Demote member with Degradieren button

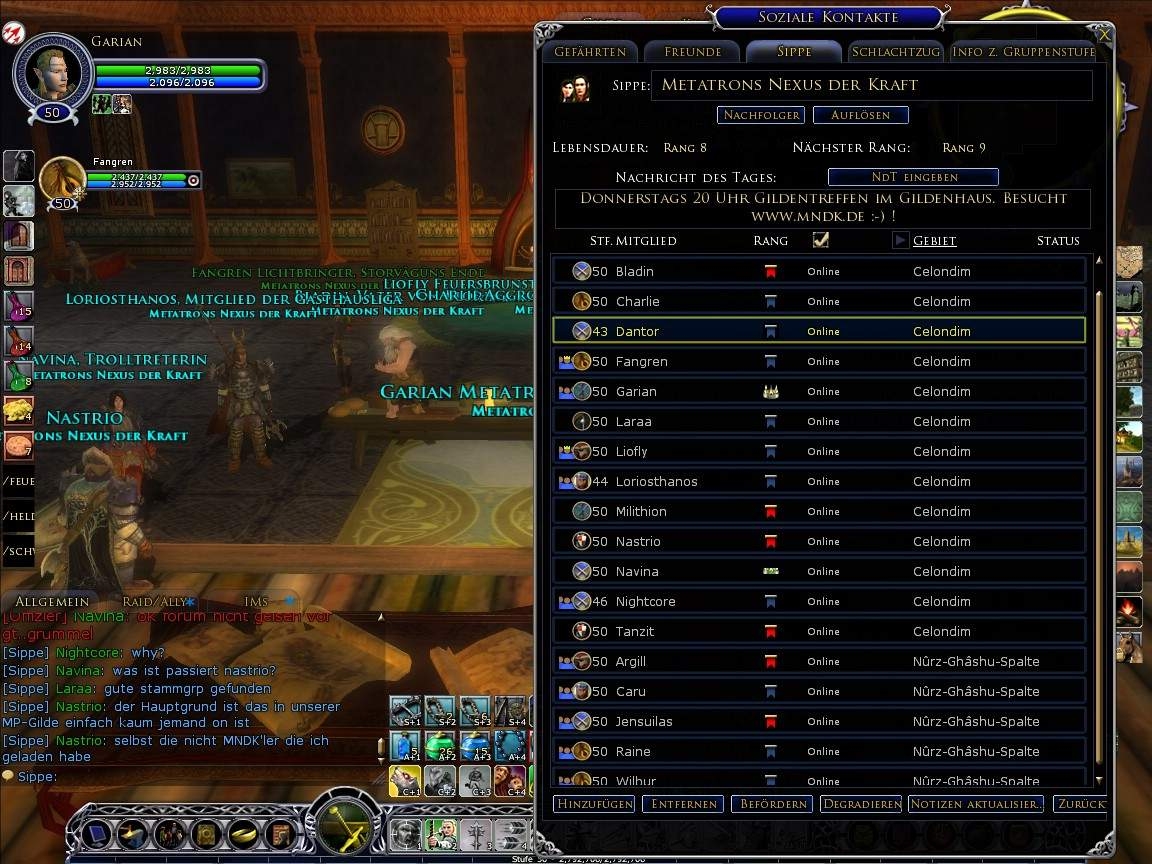(x=860, y=804)
